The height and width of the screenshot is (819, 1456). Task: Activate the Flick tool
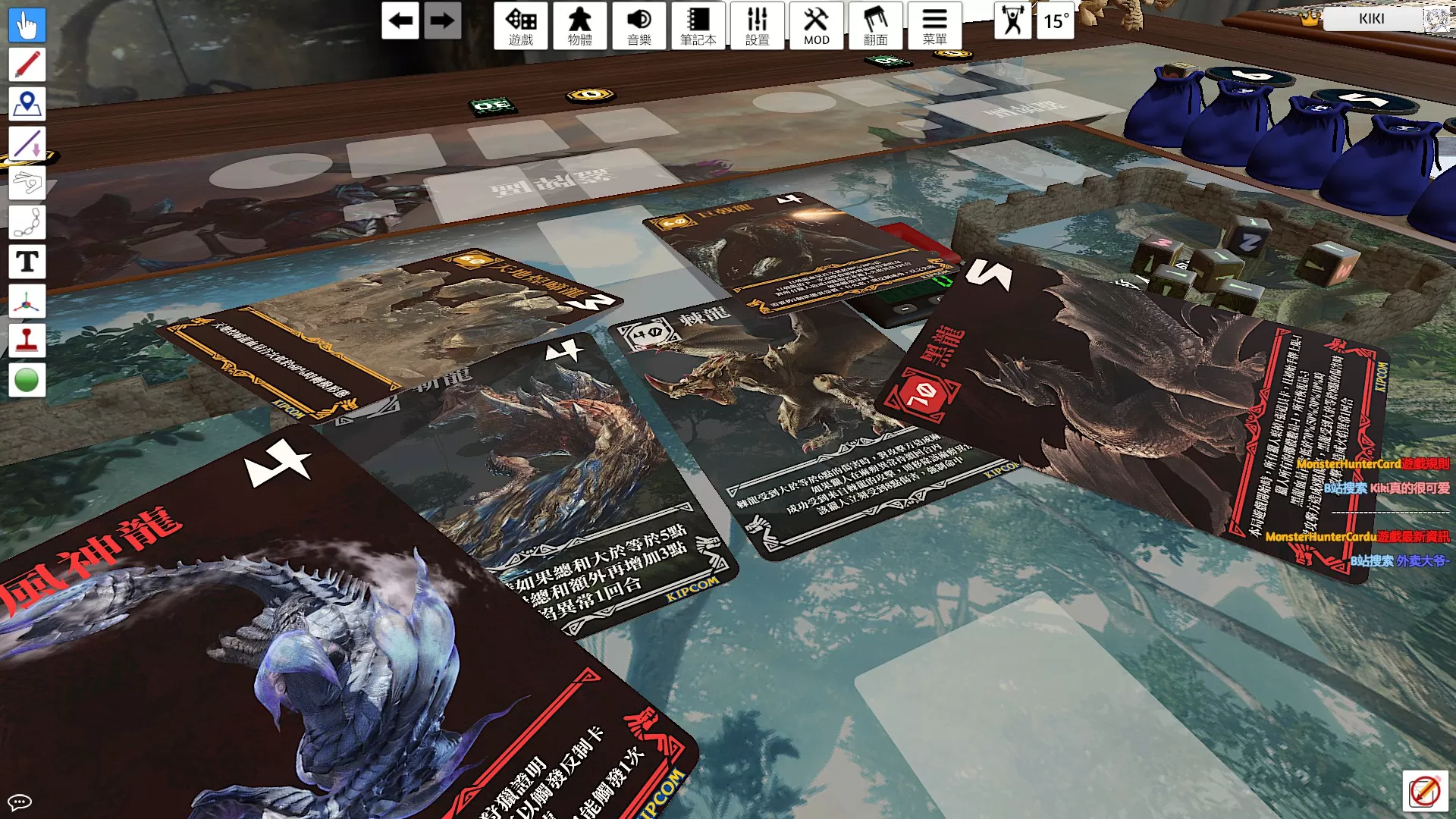tap(27, 184)
